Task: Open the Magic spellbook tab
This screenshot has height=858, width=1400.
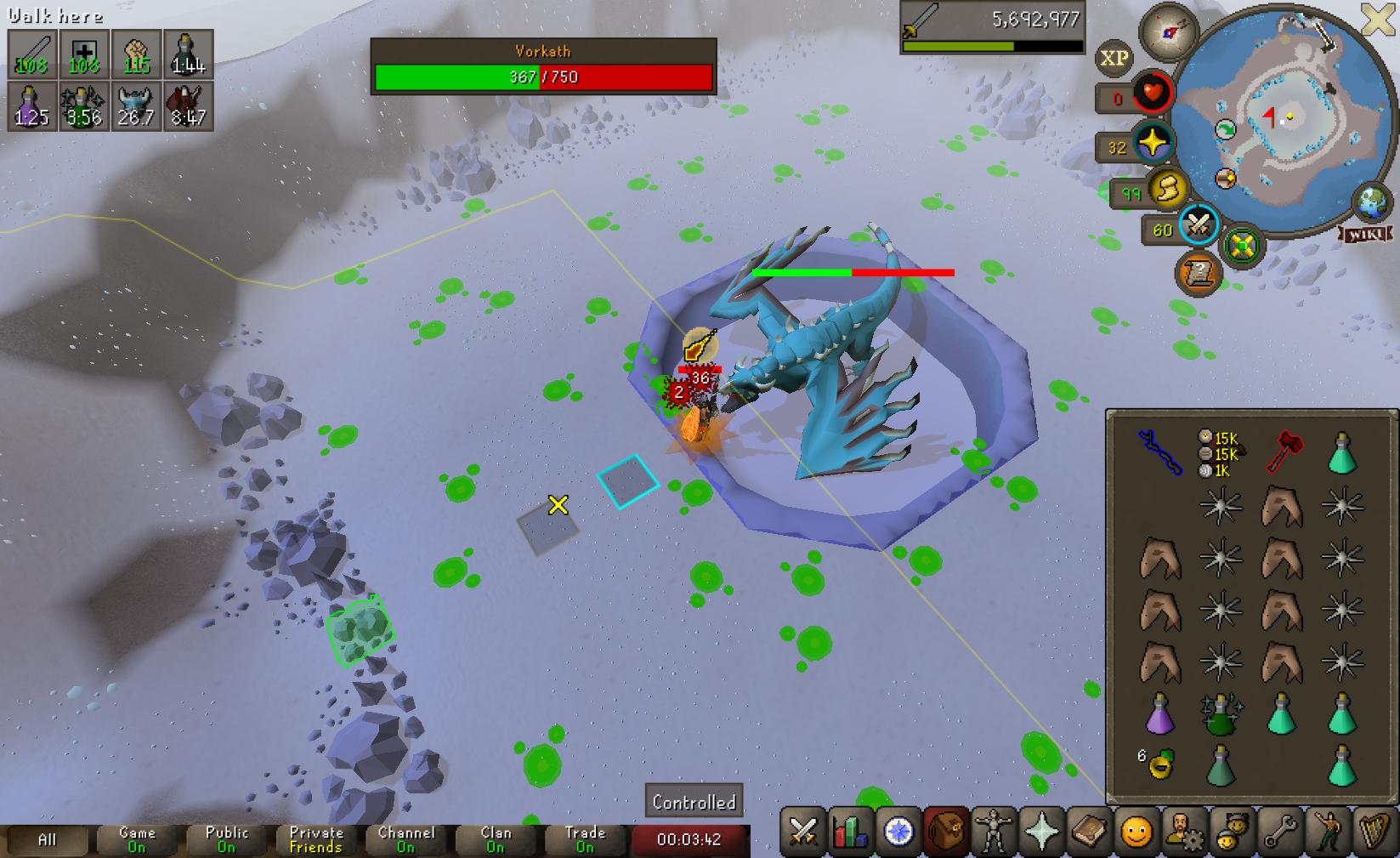Action: (1089, 832)
